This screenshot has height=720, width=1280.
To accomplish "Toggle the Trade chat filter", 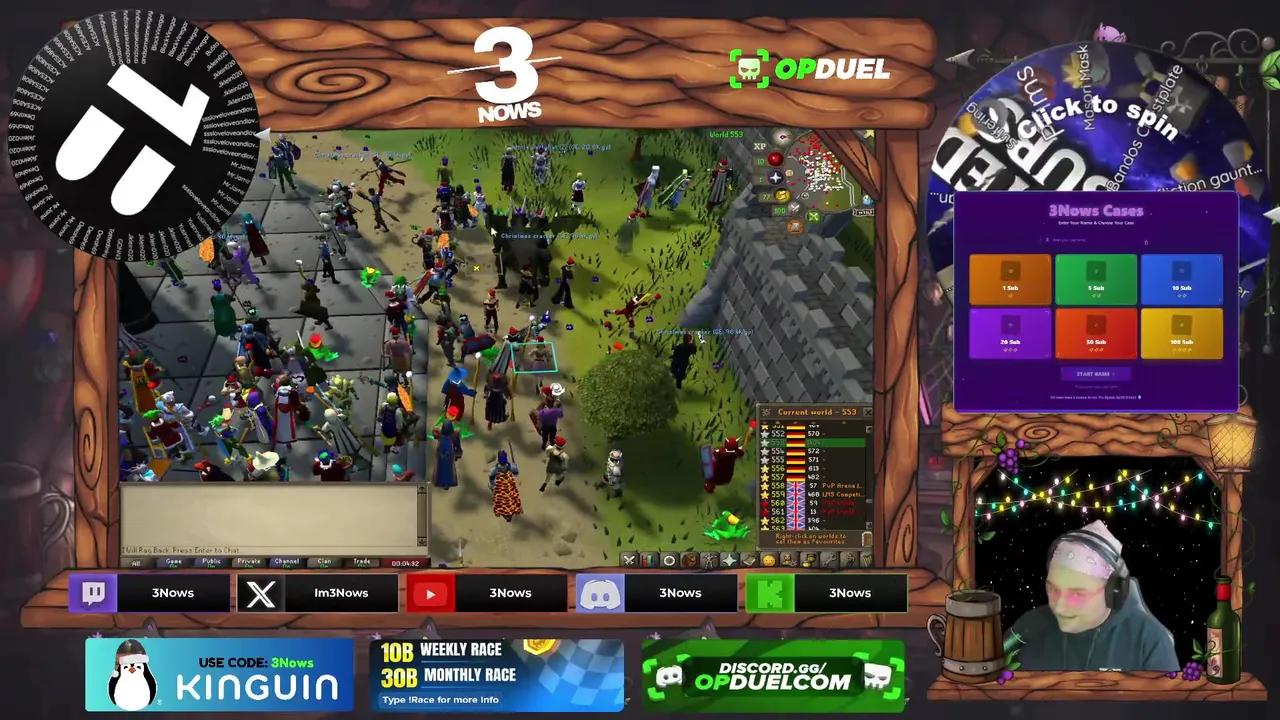I will 360,562.
